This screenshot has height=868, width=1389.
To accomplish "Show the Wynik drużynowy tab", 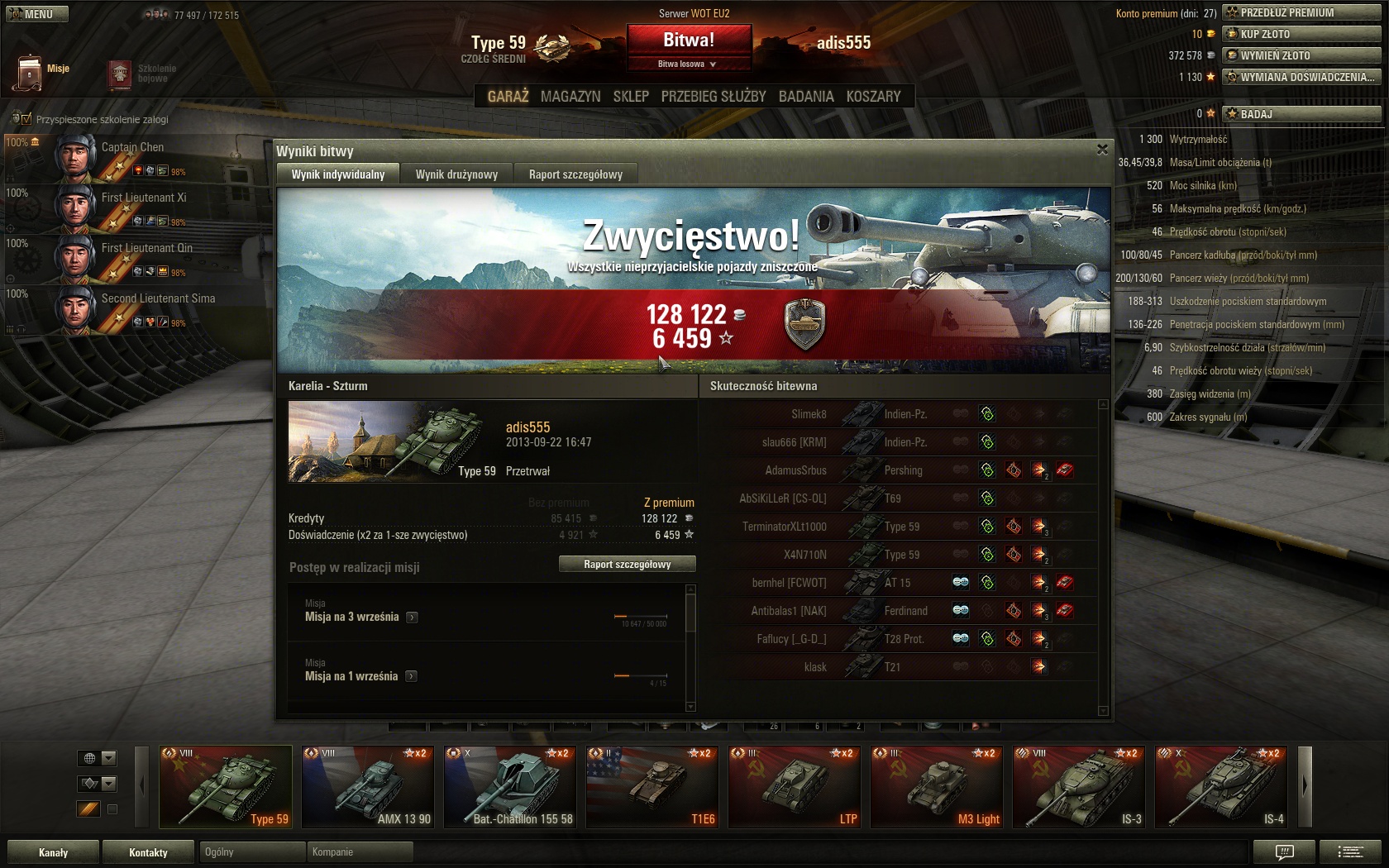I will click(456, 174).
